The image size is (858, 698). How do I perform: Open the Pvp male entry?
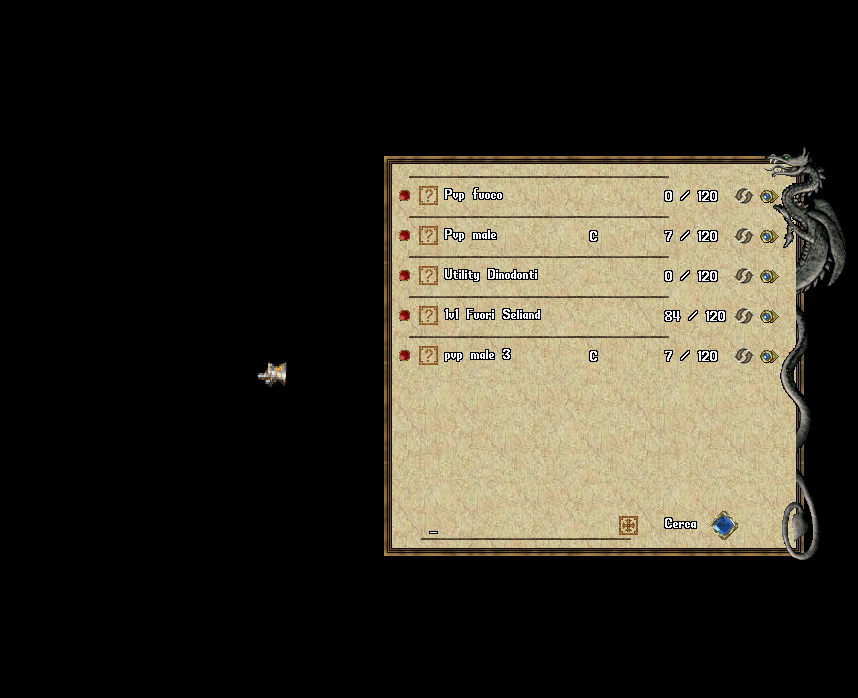tap(470, 235)
